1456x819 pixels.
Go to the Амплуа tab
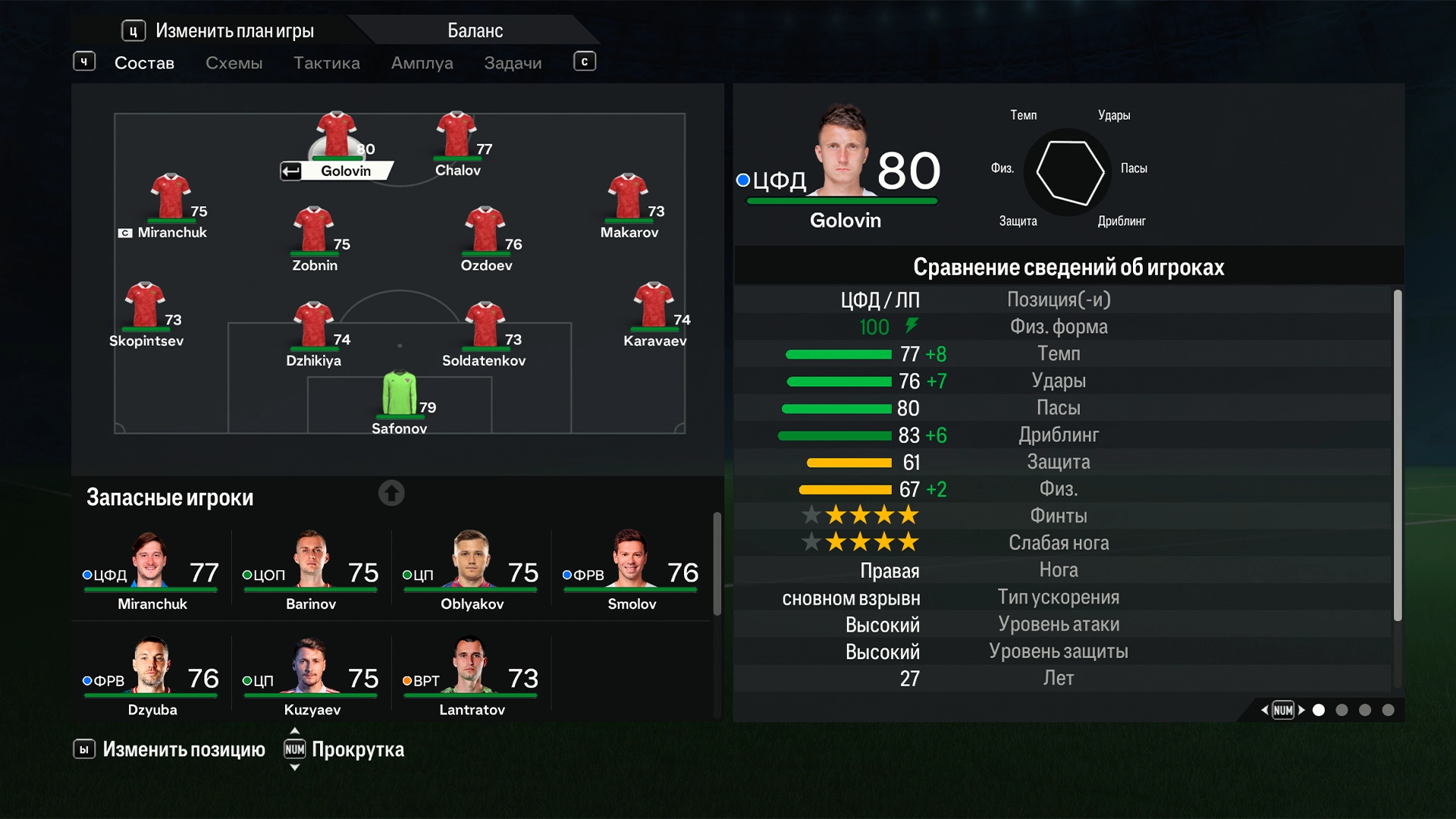point(422,63)
